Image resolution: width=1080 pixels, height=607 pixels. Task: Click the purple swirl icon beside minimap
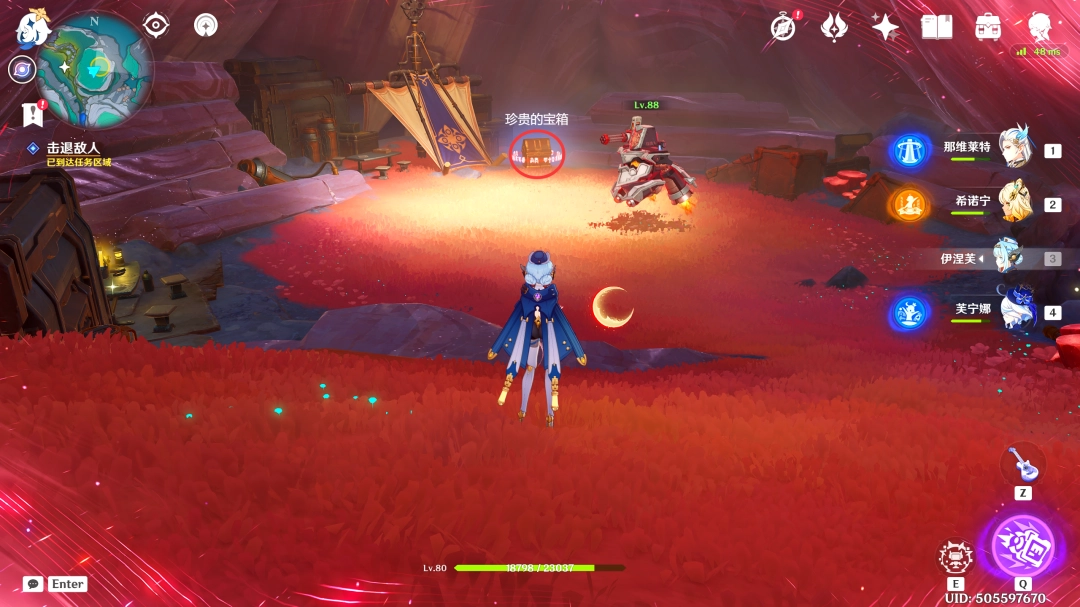pyautogui.click(x=22, y=69)
